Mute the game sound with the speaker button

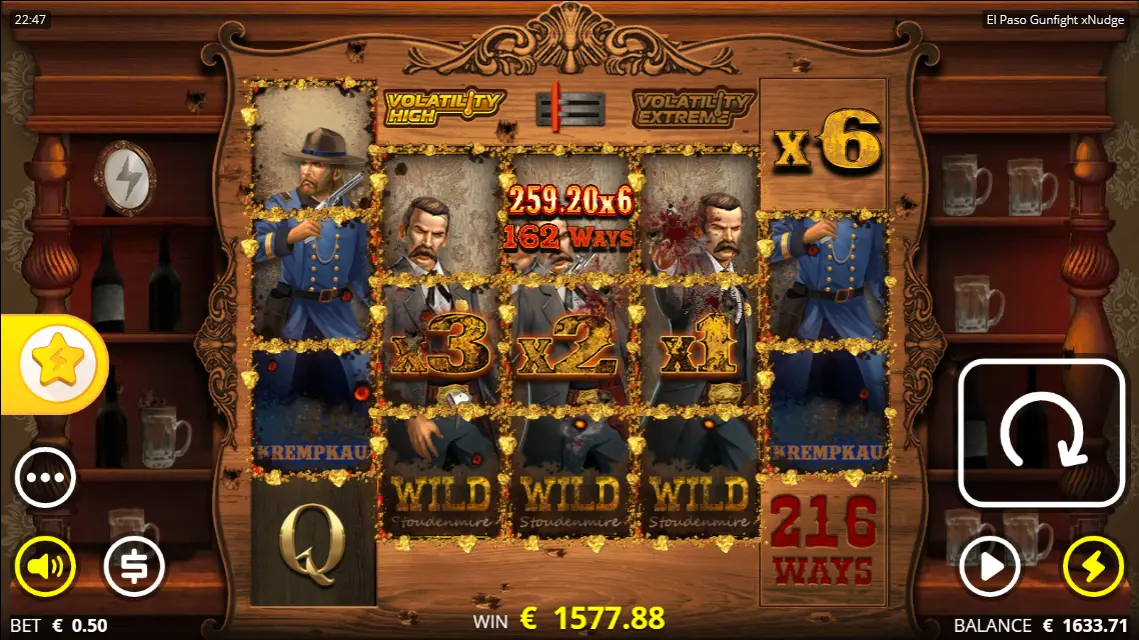[45, 567]
